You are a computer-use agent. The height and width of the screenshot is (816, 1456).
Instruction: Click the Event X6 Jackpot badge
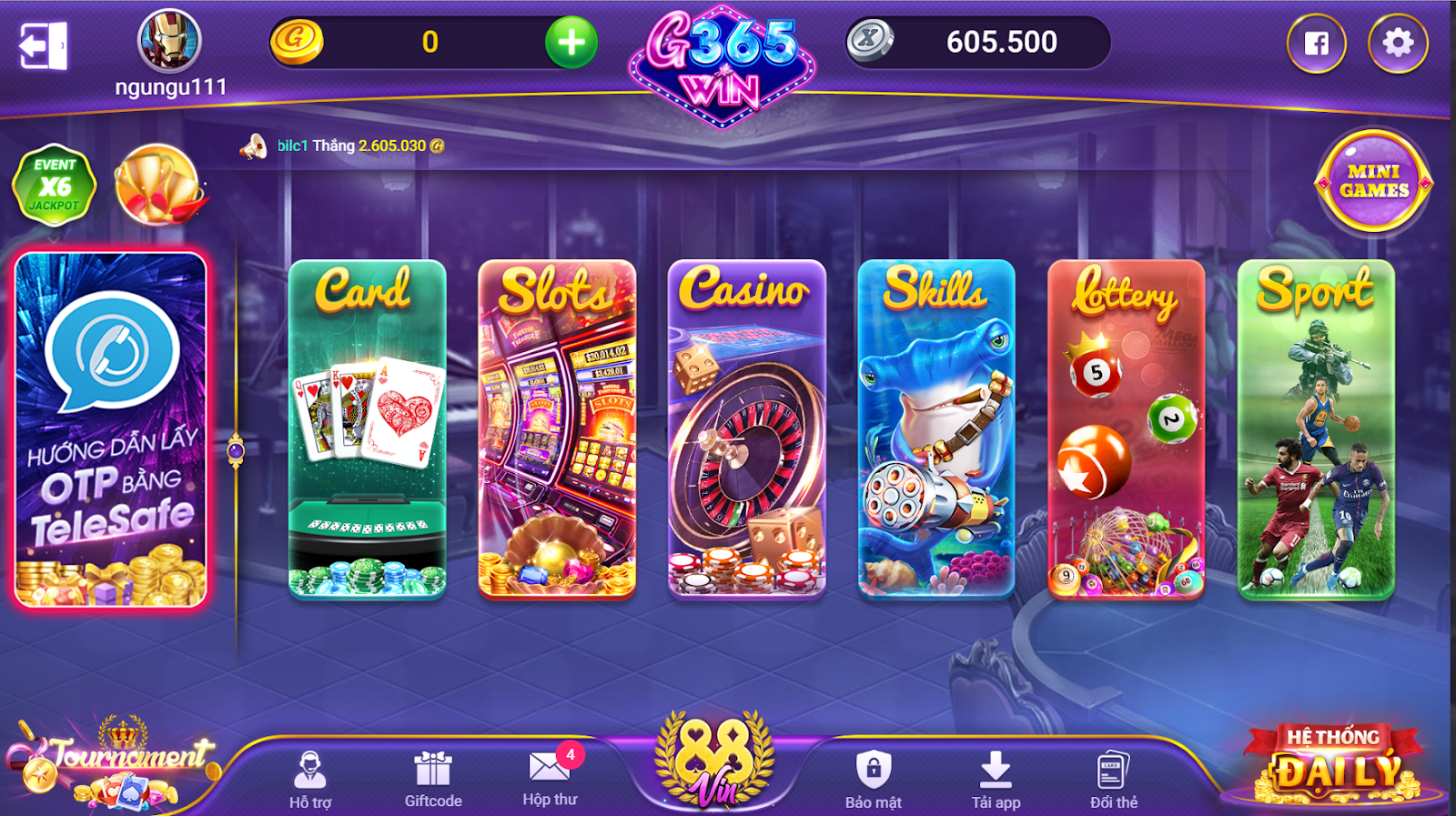tap(55, 185)
